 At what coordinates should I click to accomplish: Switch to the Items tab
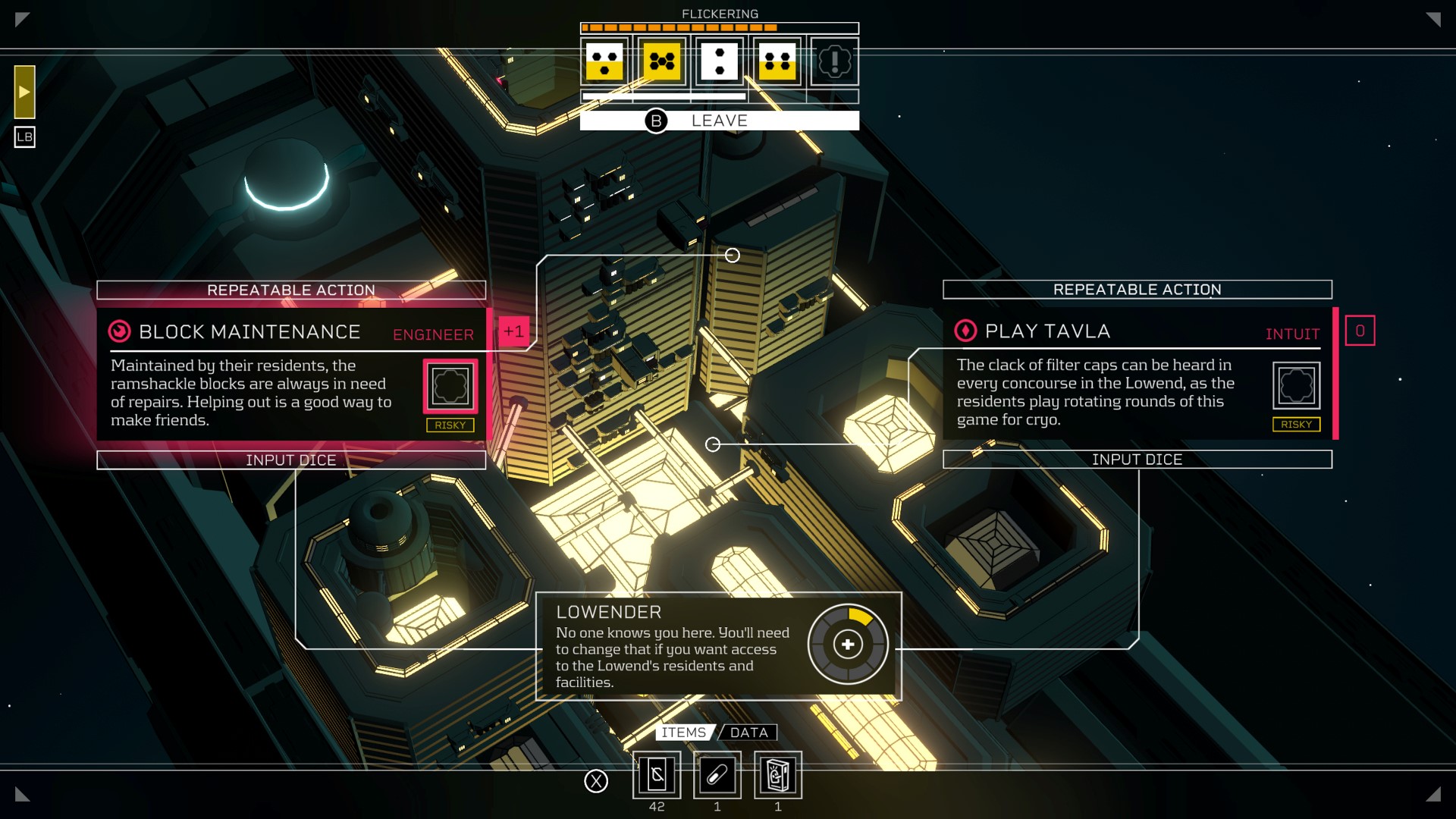coord(683,733)
